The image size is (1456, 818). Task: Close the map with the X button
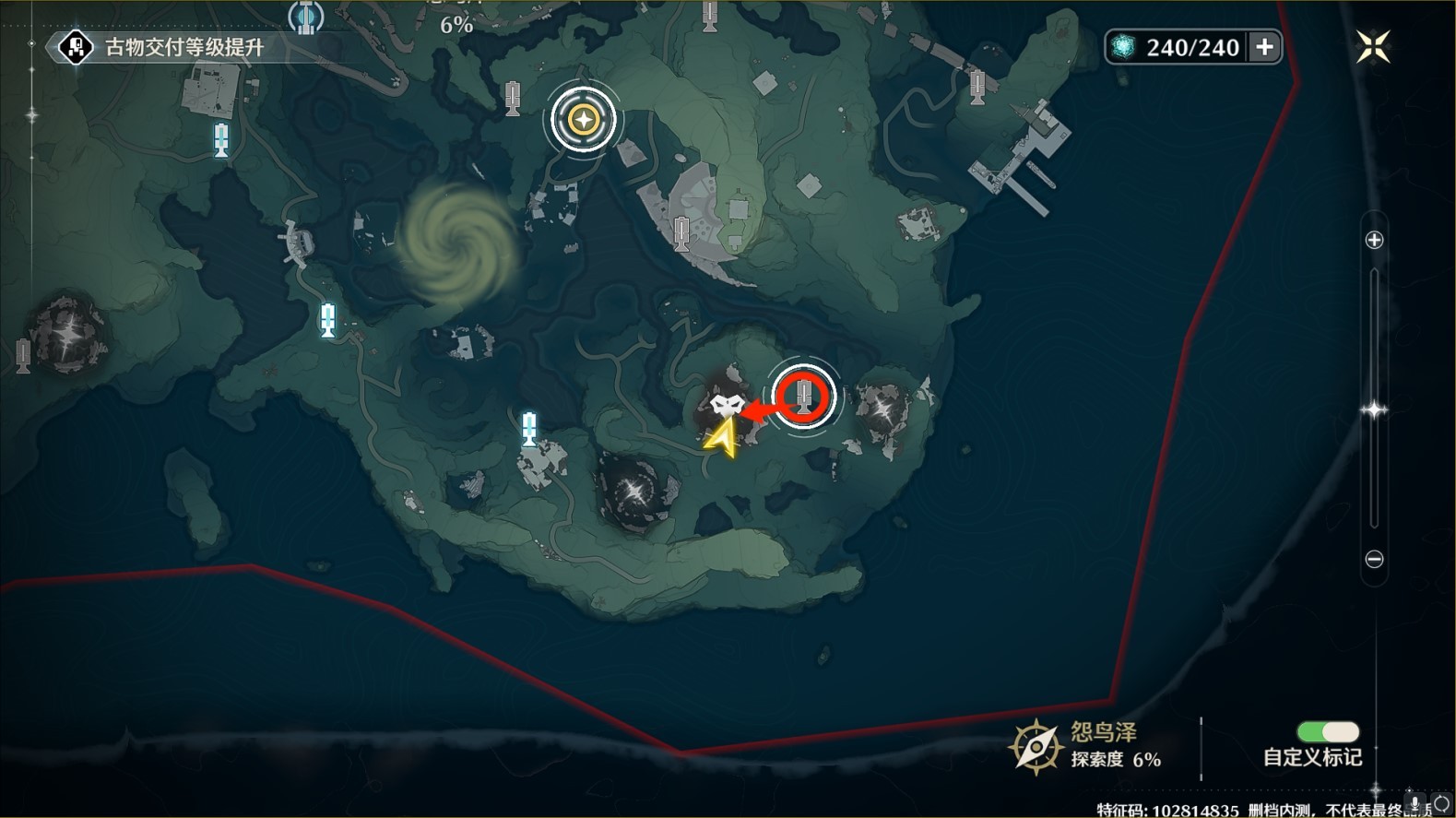1372,47
